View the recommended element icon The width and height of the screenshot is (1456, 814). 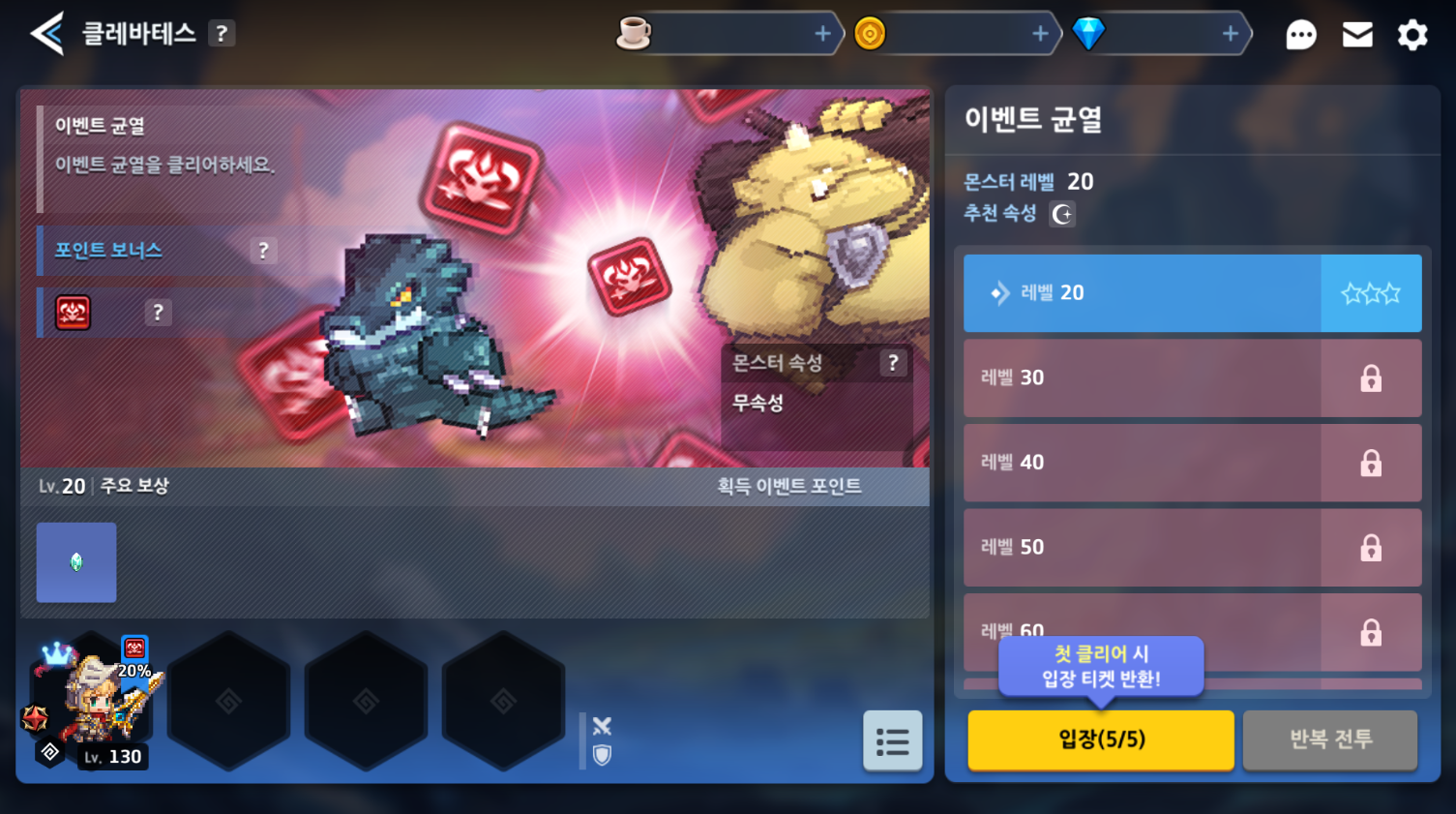pyautogui.click(x=1062, y=214)
